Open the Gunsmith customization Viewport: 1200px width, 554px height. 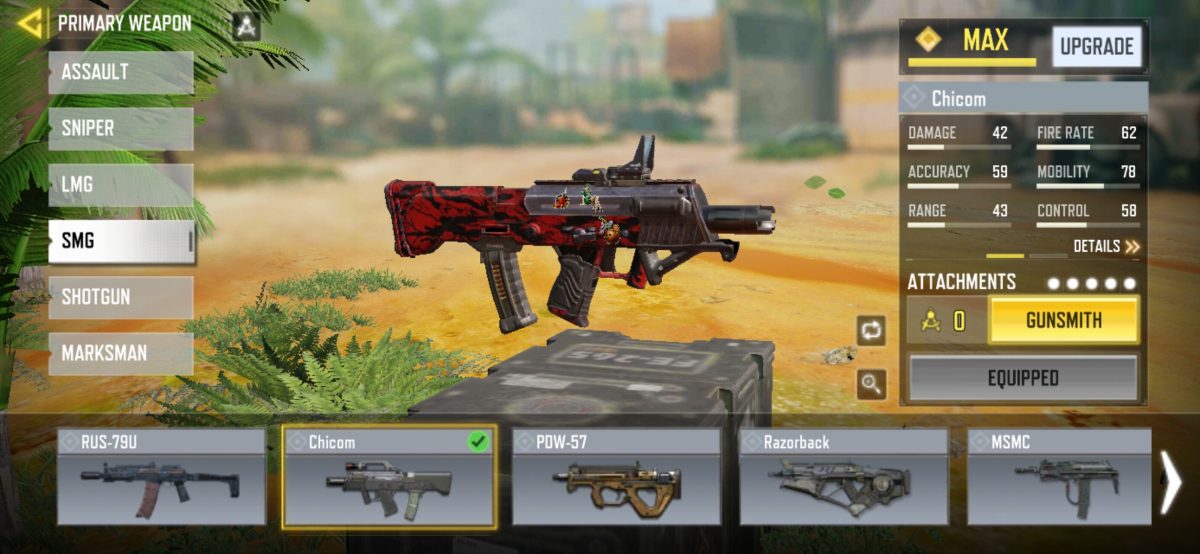click(x=1063, y=321)
